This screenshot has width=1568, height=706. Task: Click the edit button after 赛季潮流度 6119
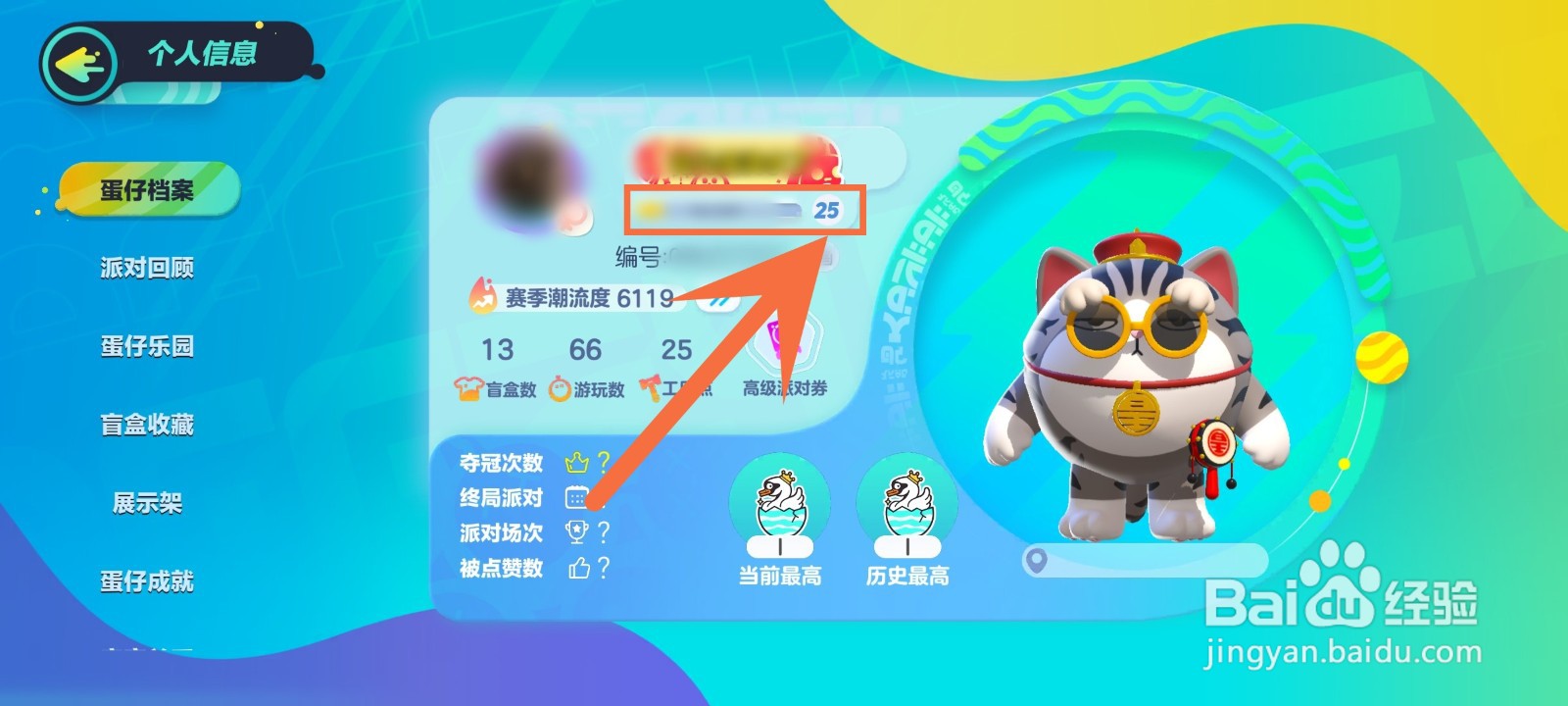pos(716,304)
